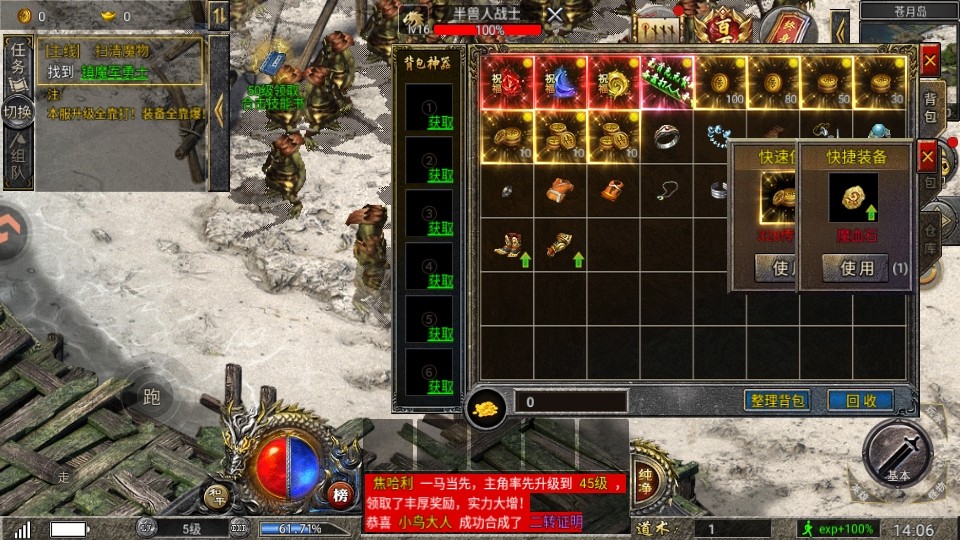
Task: Choose the silver ring with red gem
Action: coord(668,136)
